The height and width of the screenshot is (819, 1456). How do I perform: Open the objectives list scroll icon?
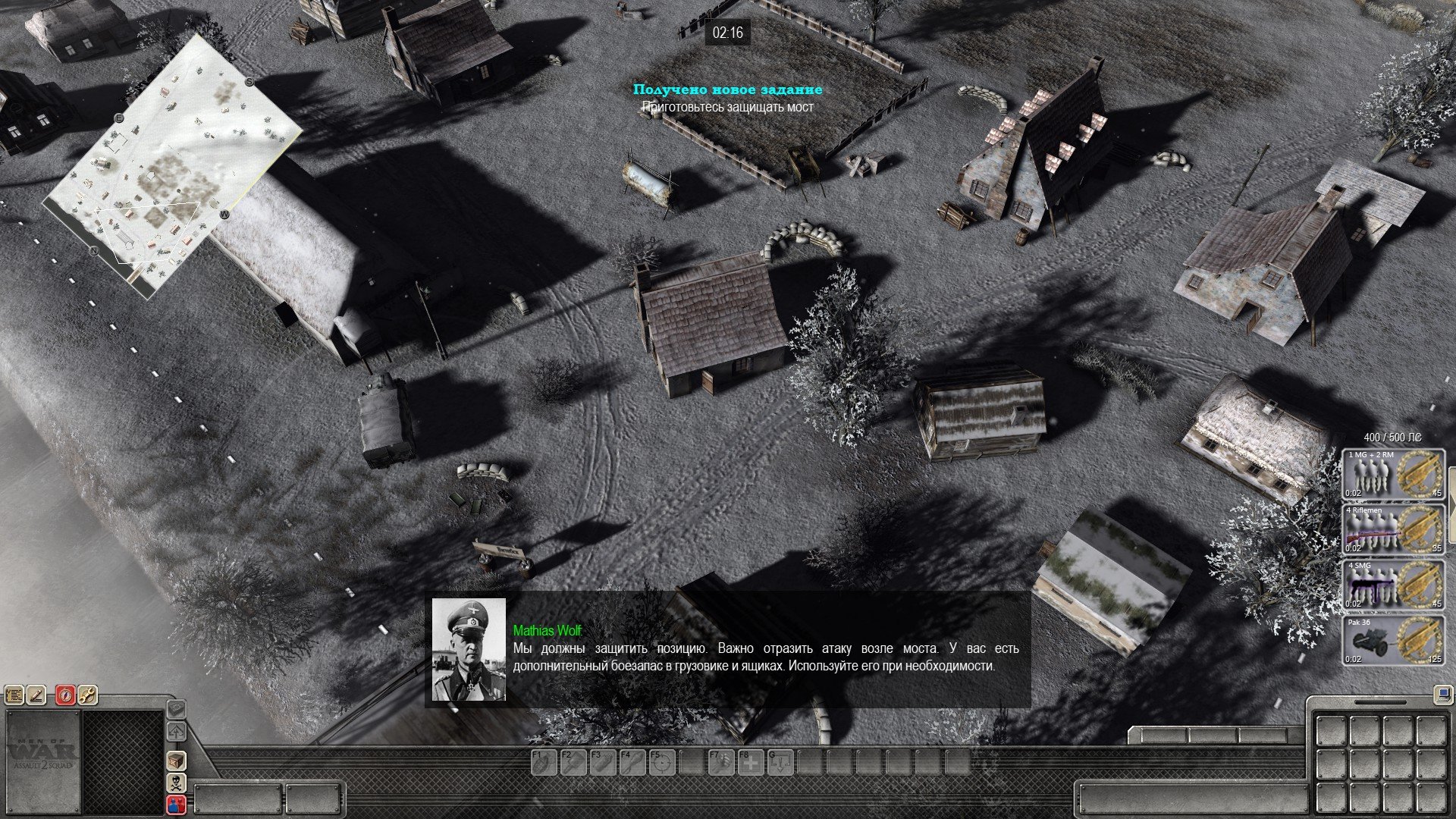pos(14,694)
